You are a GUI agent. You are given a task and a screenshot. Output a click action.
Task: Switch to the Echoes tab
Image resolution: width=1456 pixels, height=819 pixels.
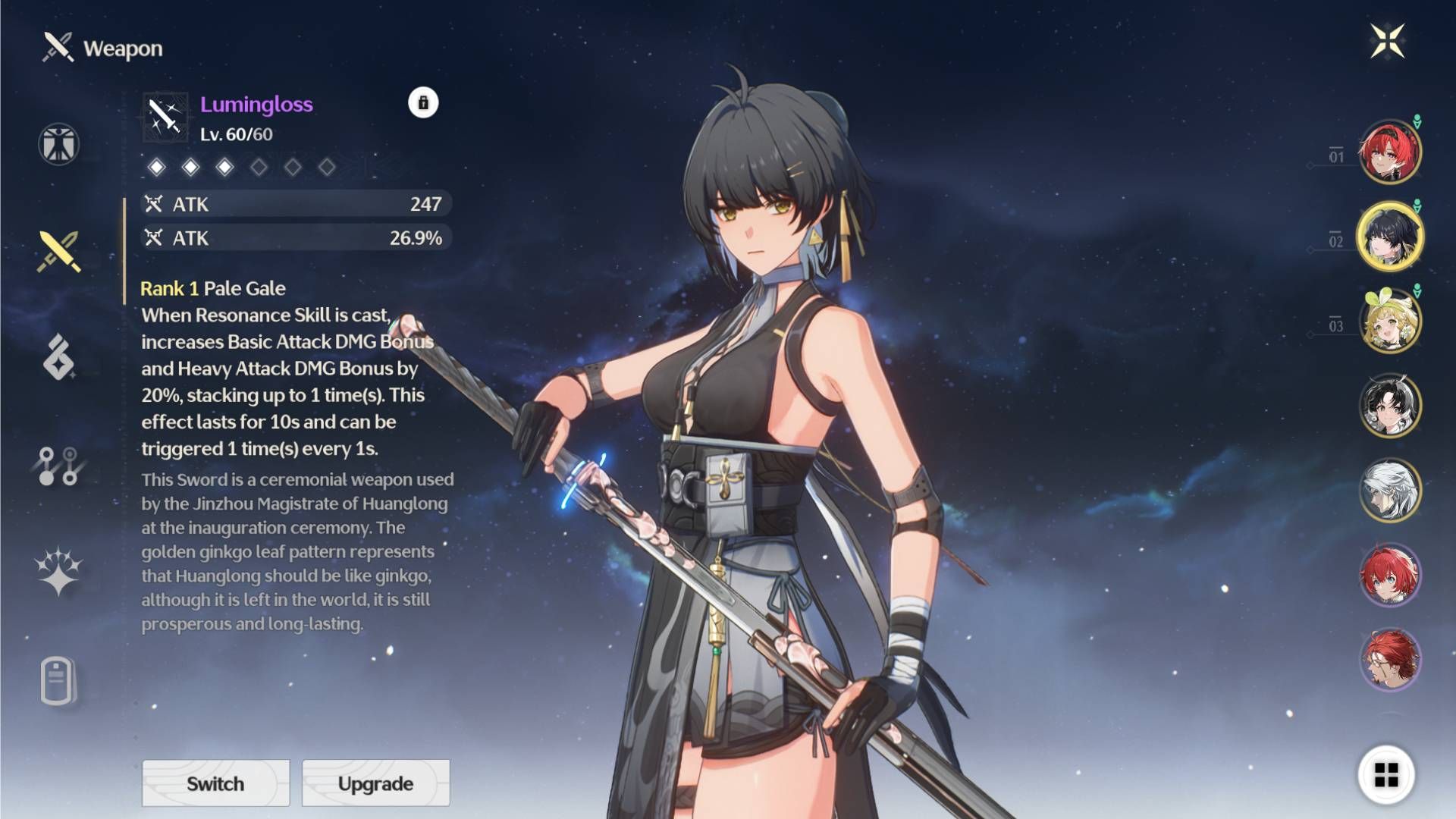click(x=59, y=356)
